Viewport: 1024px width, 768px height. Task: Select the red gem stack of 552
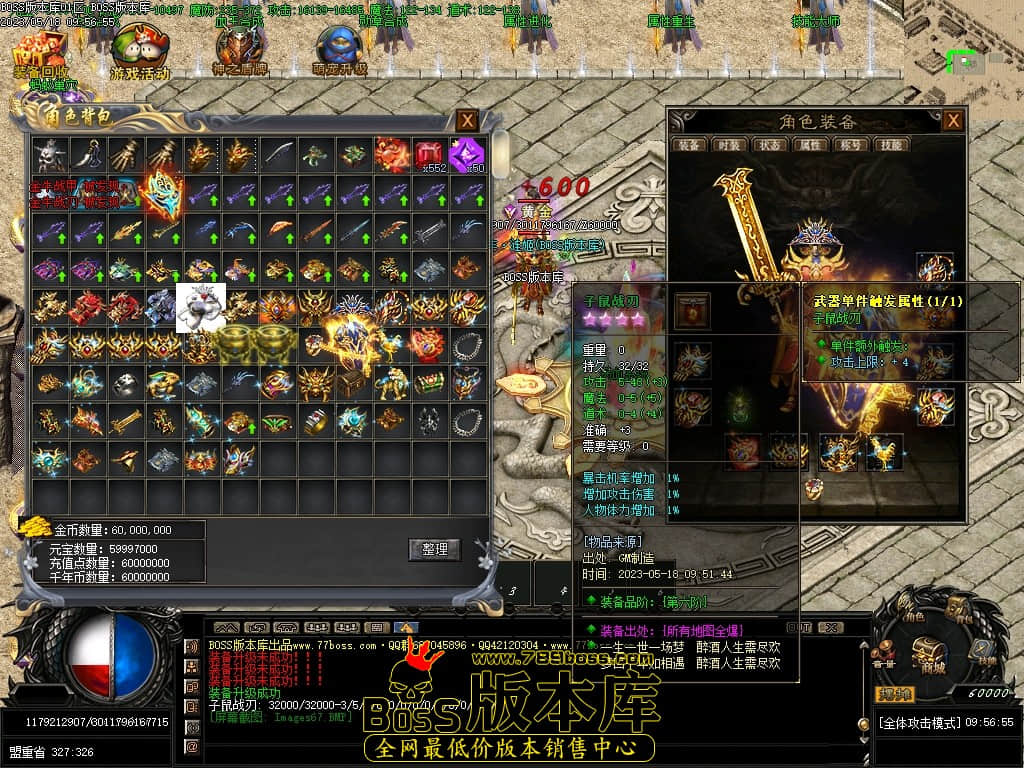tap(429, 155)
